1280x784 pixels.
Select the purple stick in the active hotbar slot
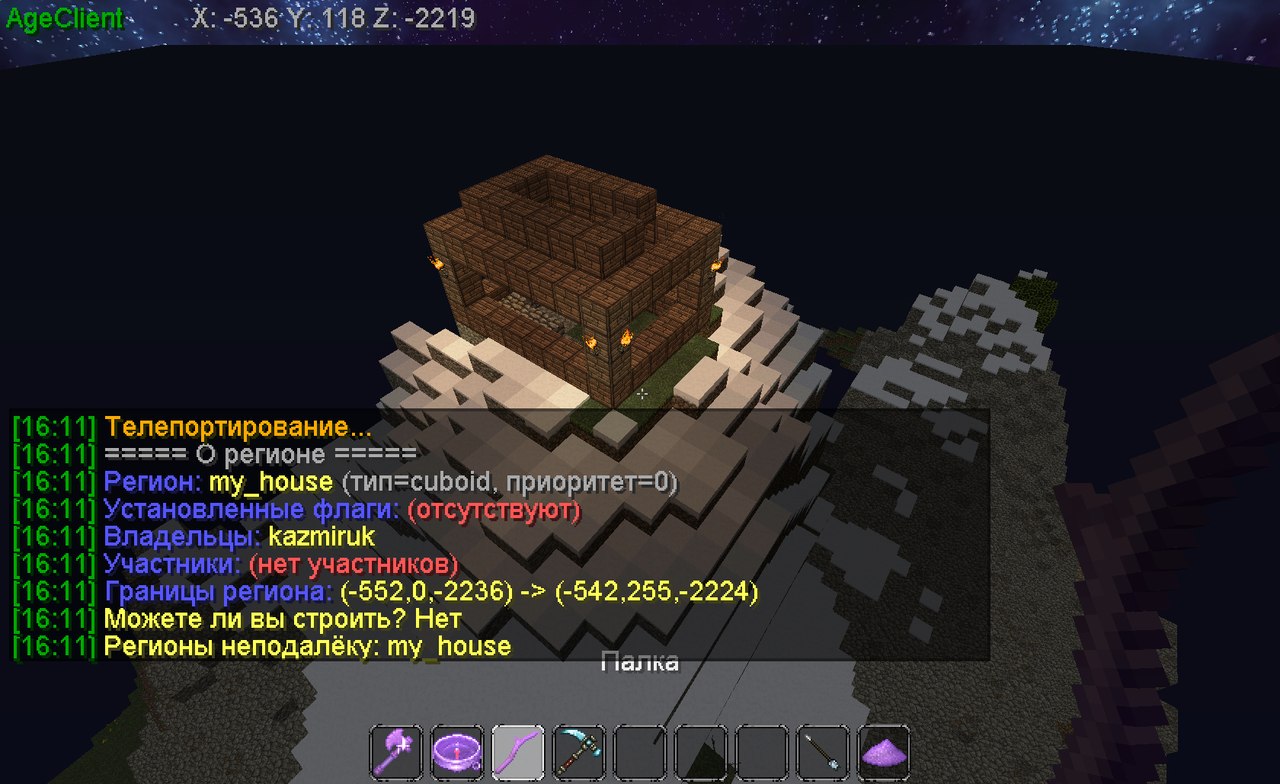(517, 752)
